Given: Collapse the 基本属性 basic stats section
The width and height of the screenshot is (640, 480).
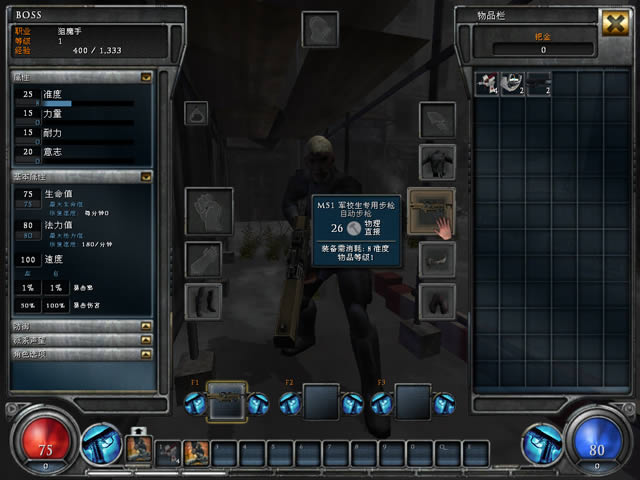Looking at the screenshot, I should point(146,176).
